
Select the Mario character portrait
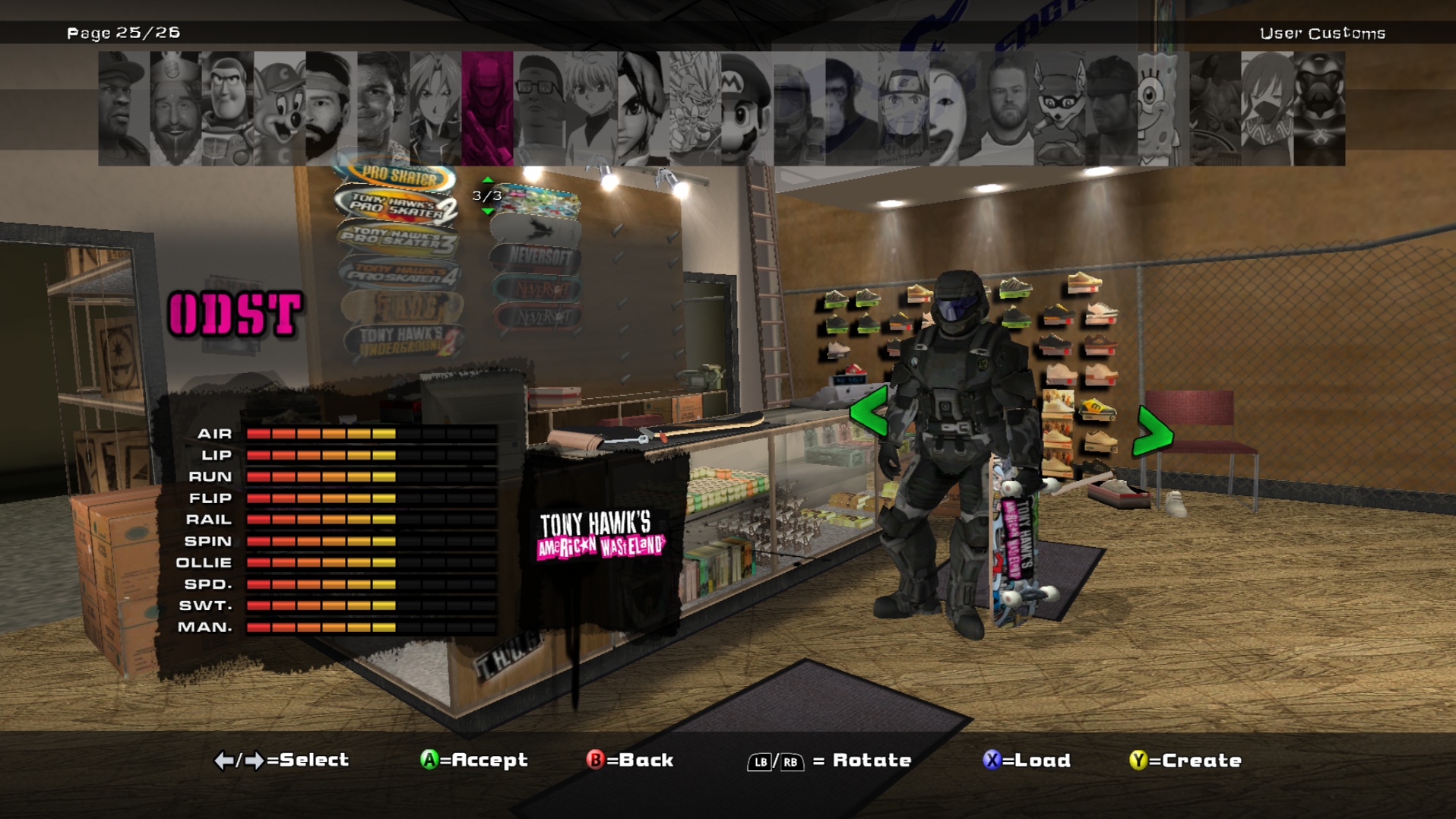746,108
